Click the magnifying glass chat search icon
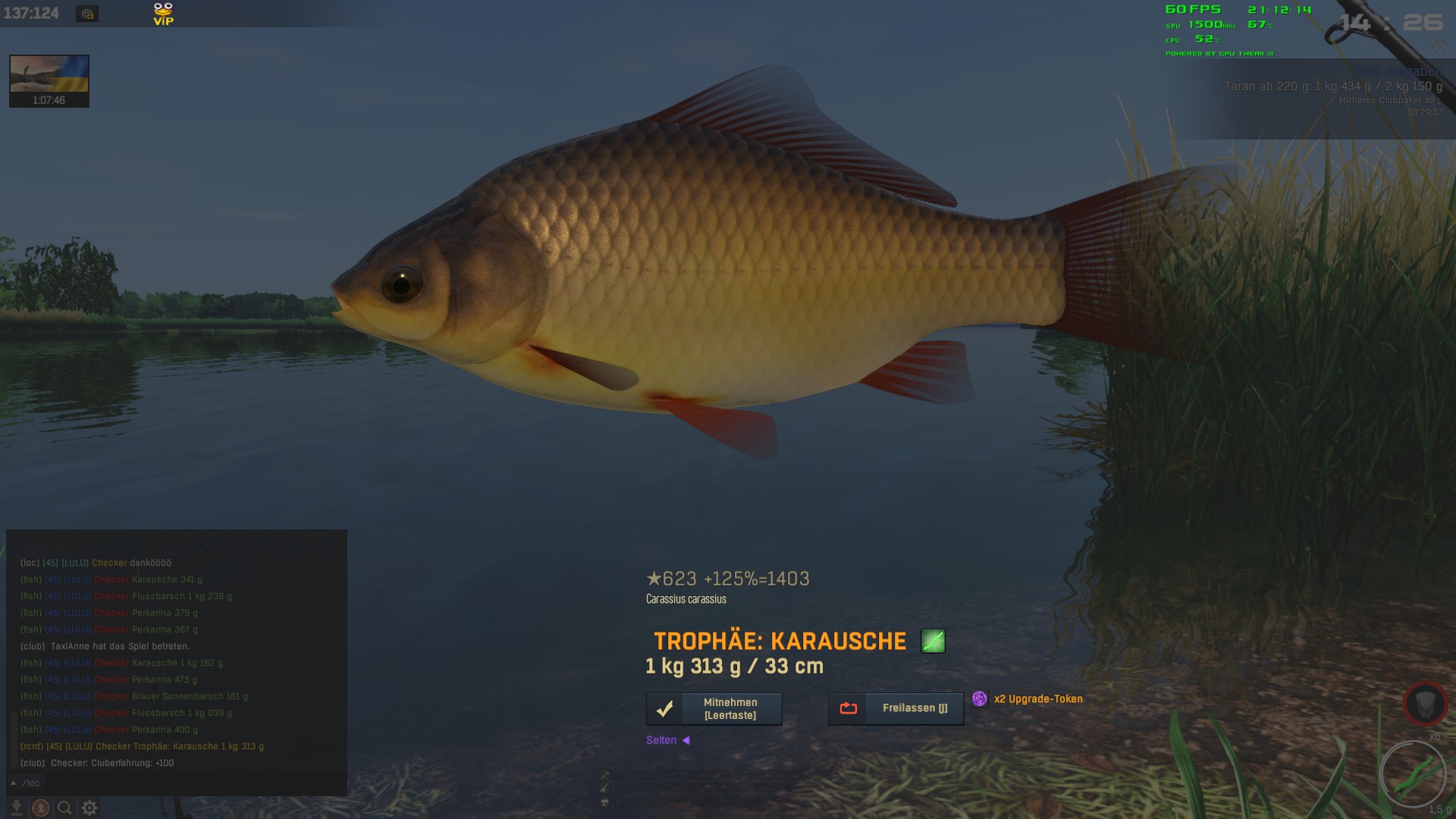The image size is (1456, 819). pyautogui.click(x=65, y=808)
